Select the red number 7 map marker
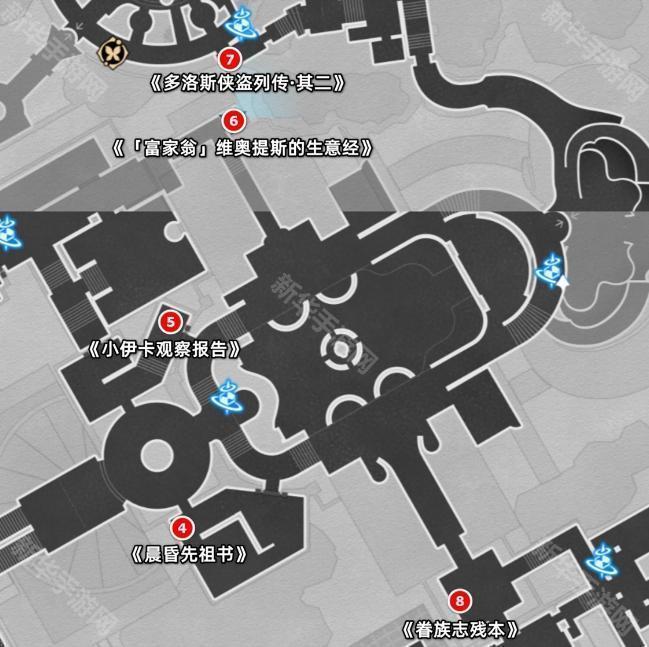Screen dimensions: 649x647 233,59
